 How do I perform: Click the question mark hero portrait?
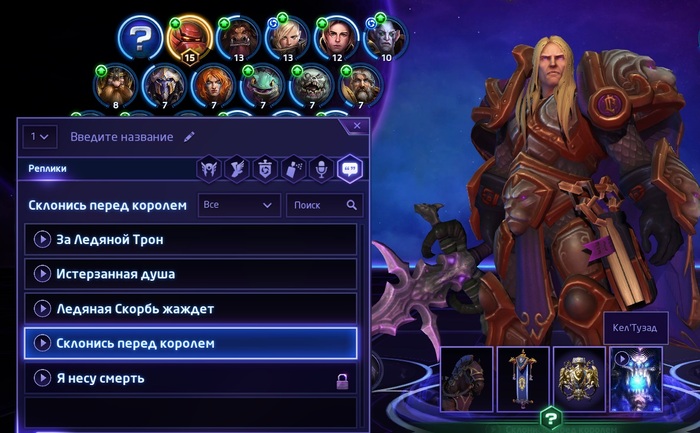coord(139,40)
